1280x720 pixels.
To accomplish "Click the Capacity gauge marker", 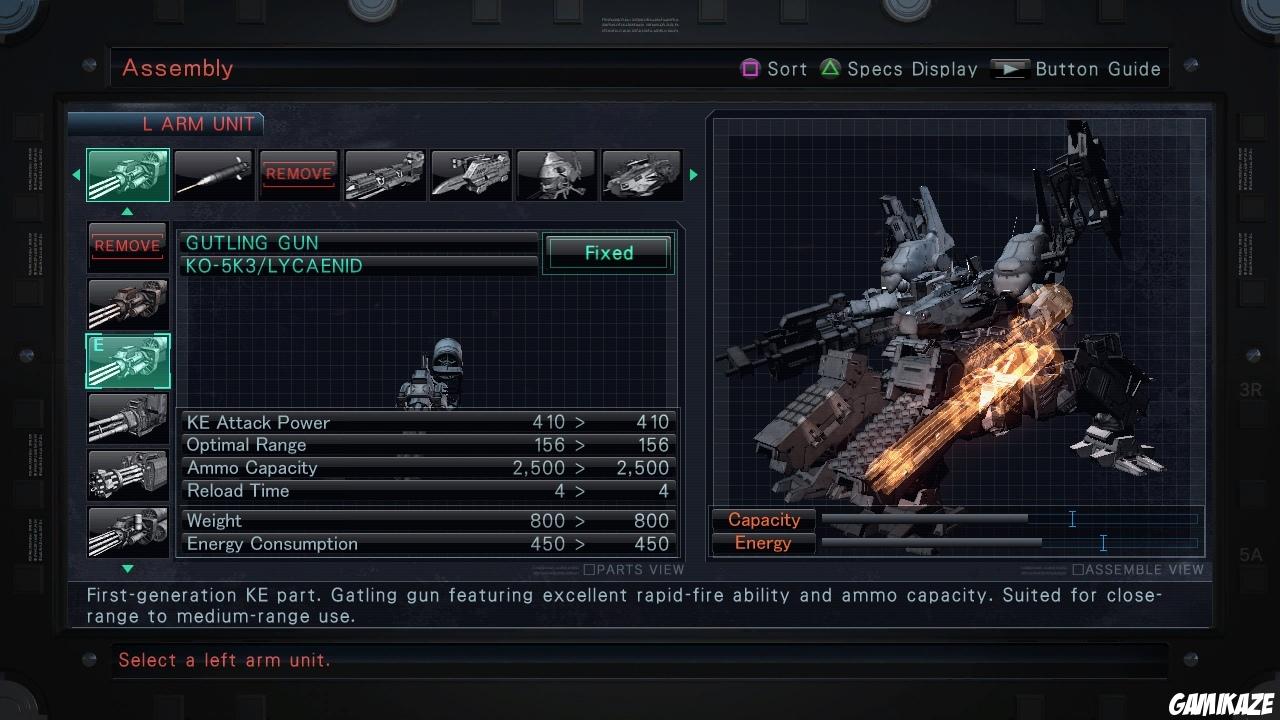I will 1072,519.
